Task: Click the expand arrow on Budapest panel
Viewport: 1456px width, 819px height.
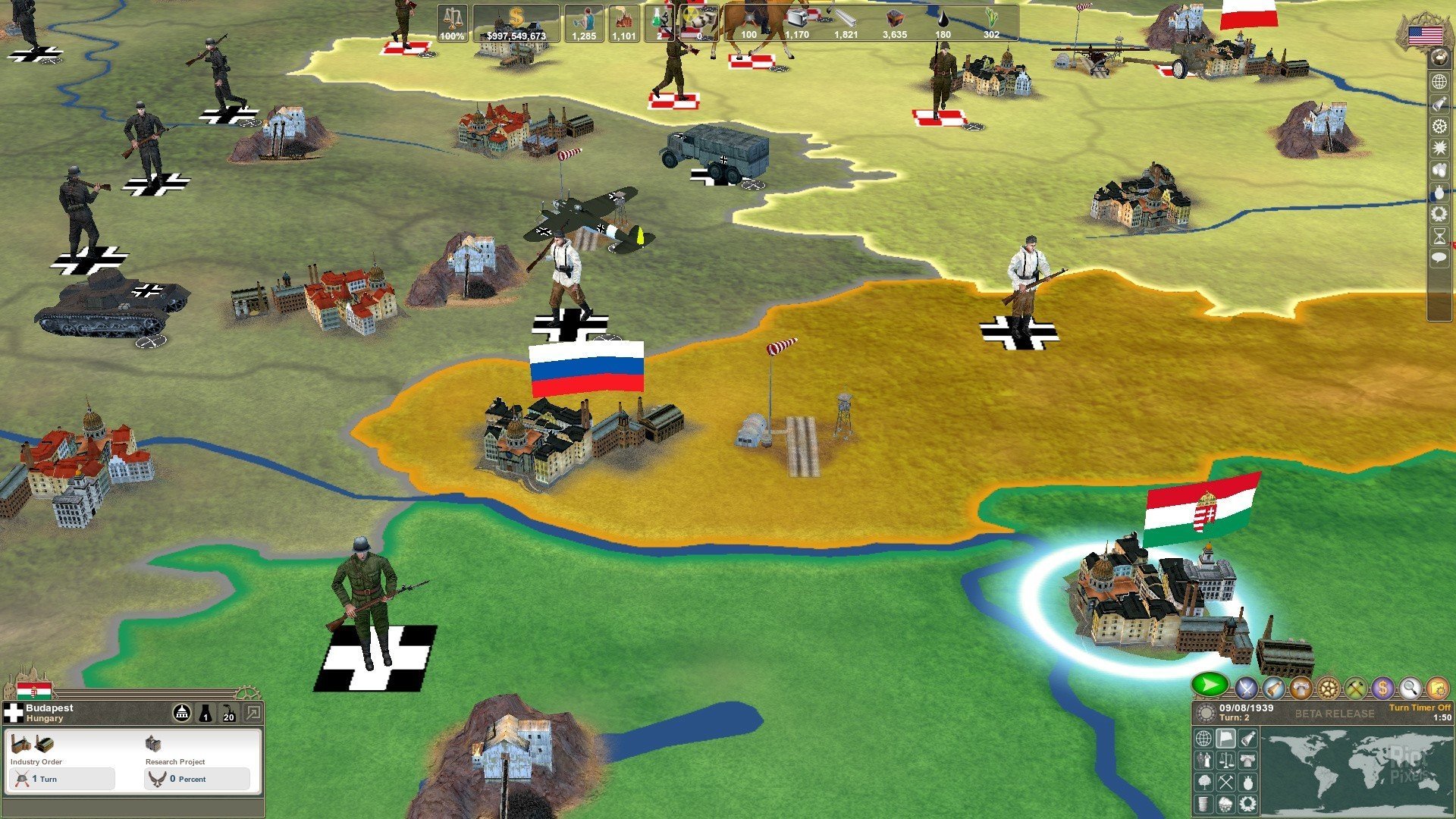Action: click(x=253, y=713)
